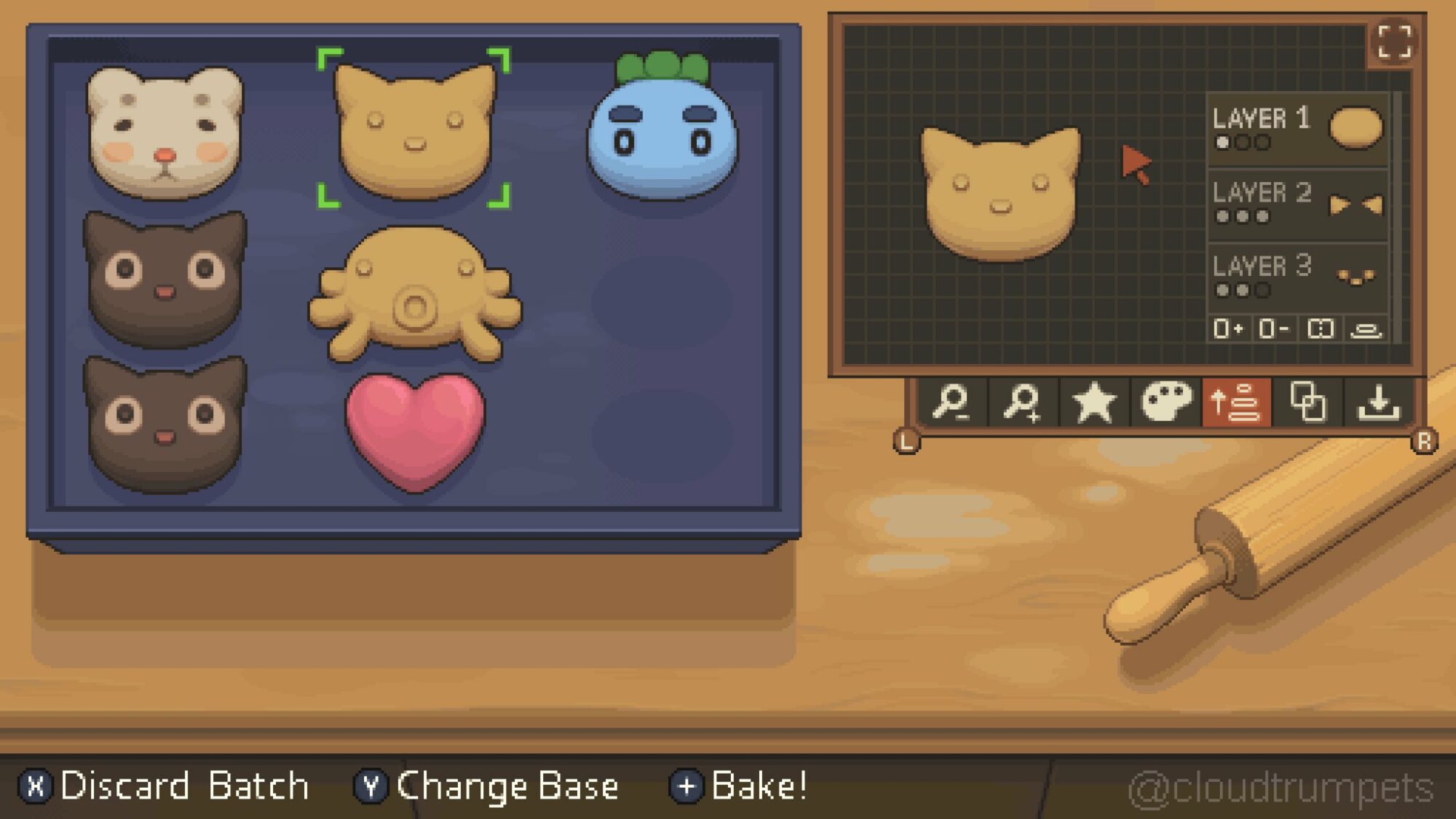Select the Layer 1 row

(x=1297, y=128)
